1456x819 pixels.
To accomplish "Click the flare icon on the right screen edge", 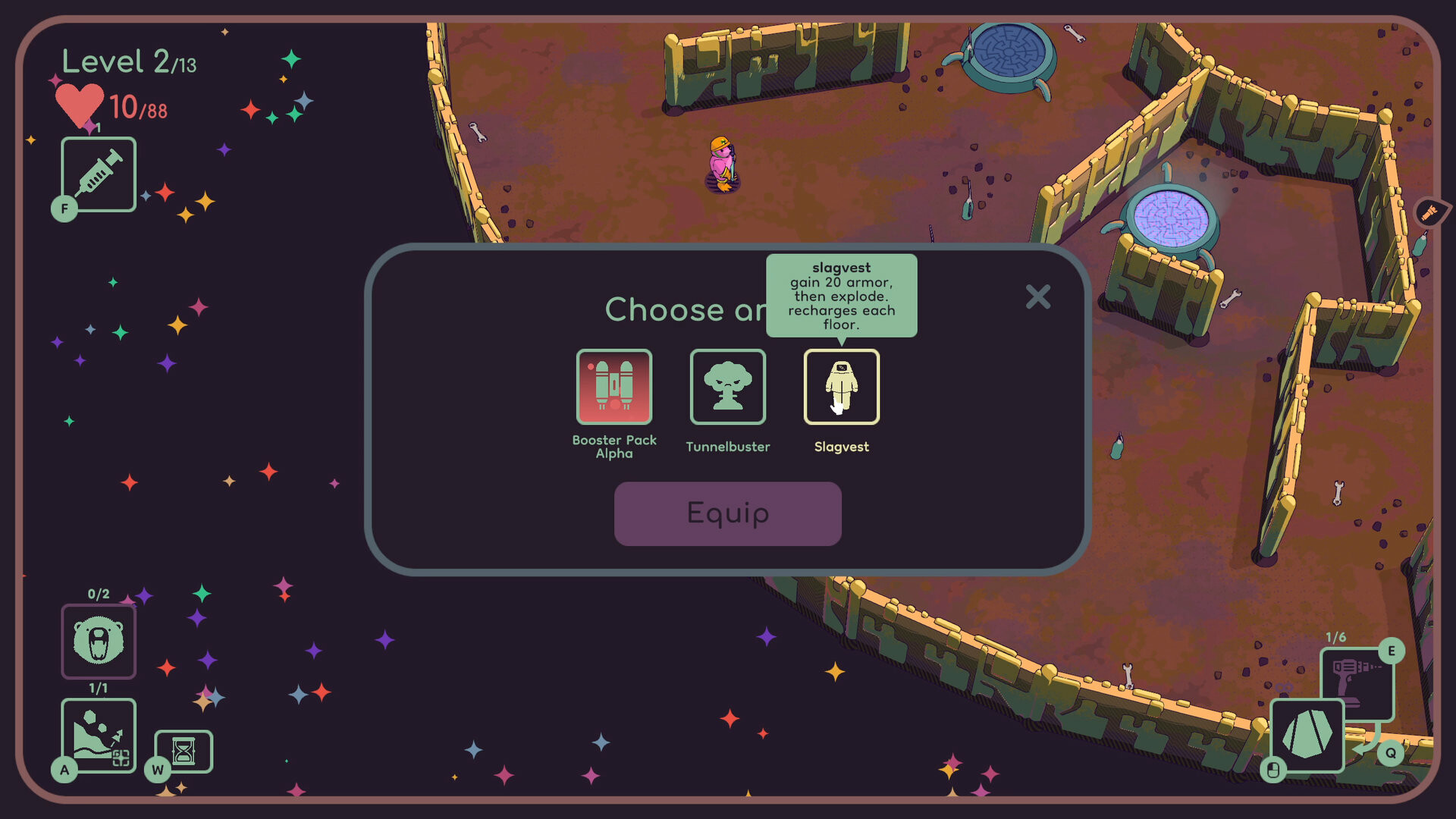I will tap(1429, 212).
